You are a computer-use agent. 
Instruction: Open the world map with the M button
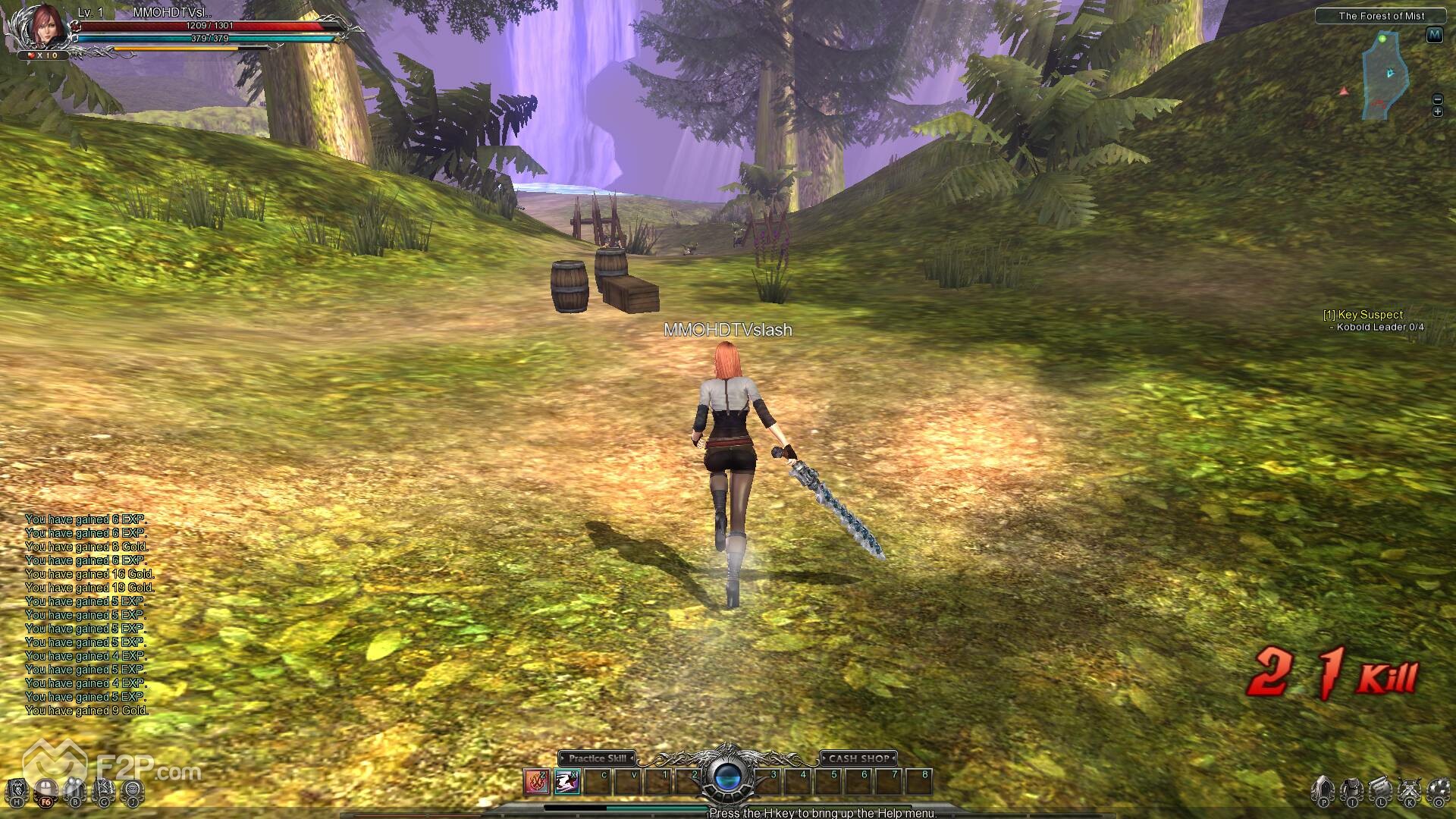[1434, 35]
